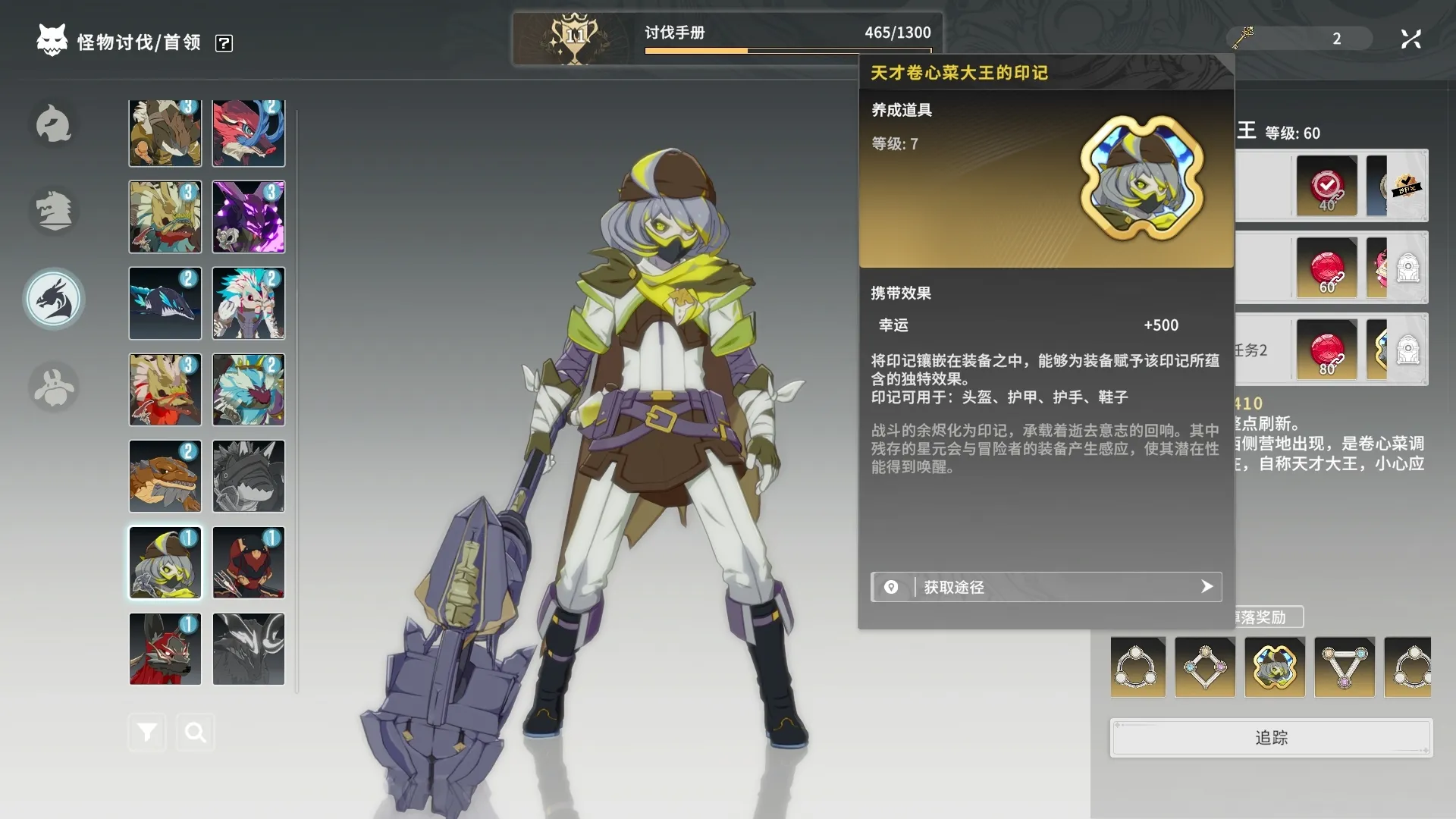Open the help question mark icon
The image size is (1456, 819).
tap(224, 43)
